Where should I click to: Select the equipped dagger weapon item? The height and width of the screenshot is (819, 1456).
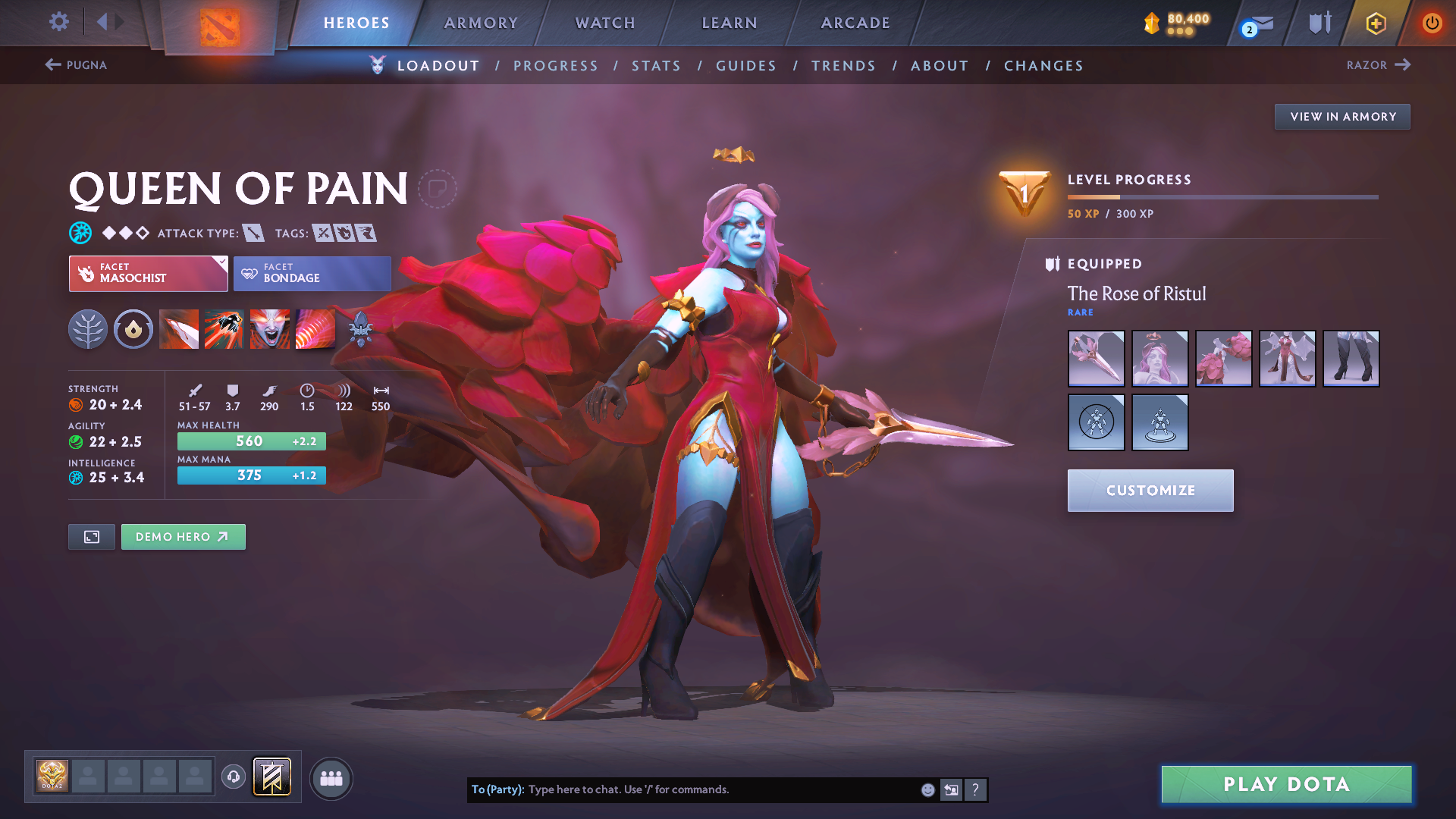click(x=1096, y=359)
